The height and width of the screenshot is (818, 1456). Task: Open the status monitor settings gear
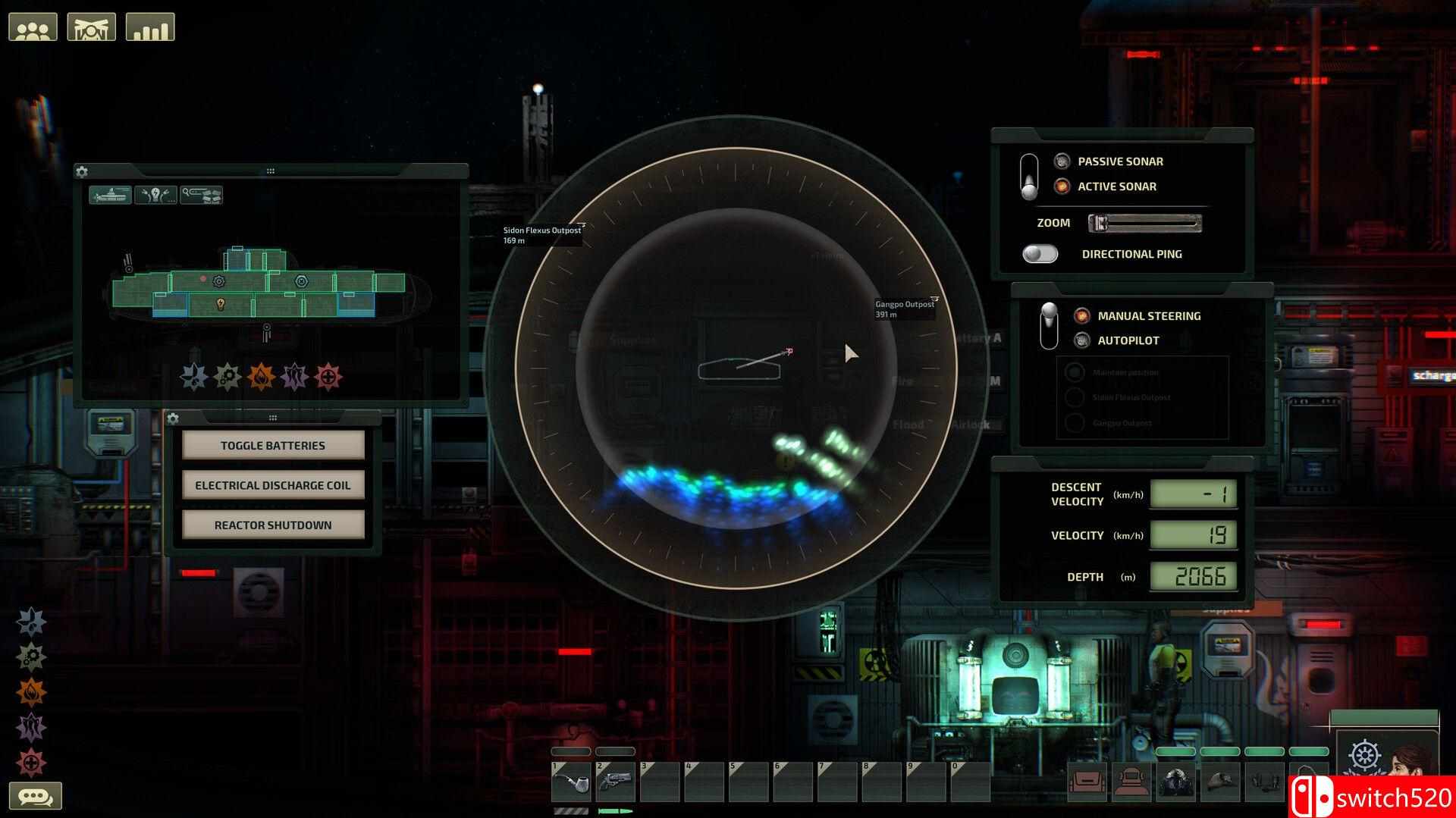tap(81, 171)
